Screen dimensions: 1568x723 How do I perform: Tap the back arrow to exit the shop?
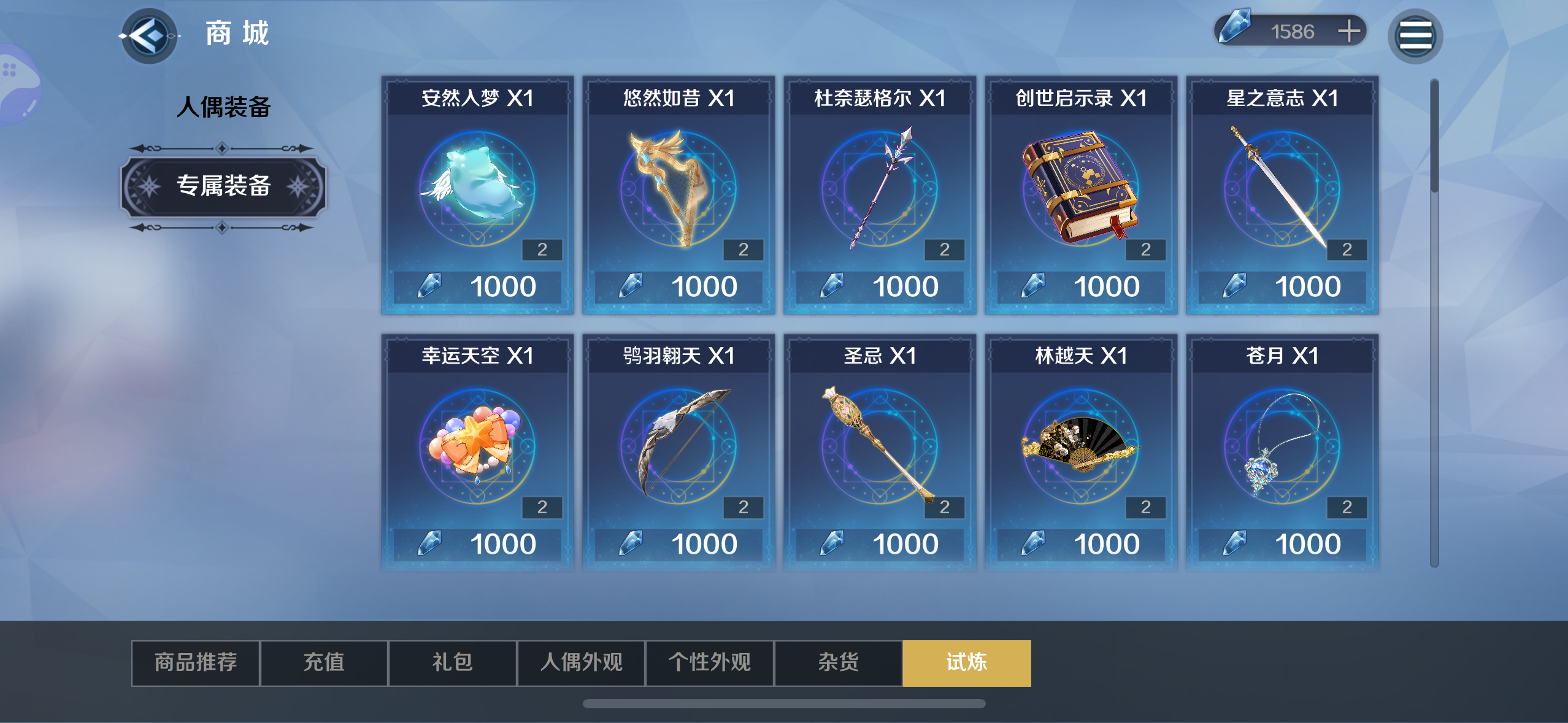point(149,35)
